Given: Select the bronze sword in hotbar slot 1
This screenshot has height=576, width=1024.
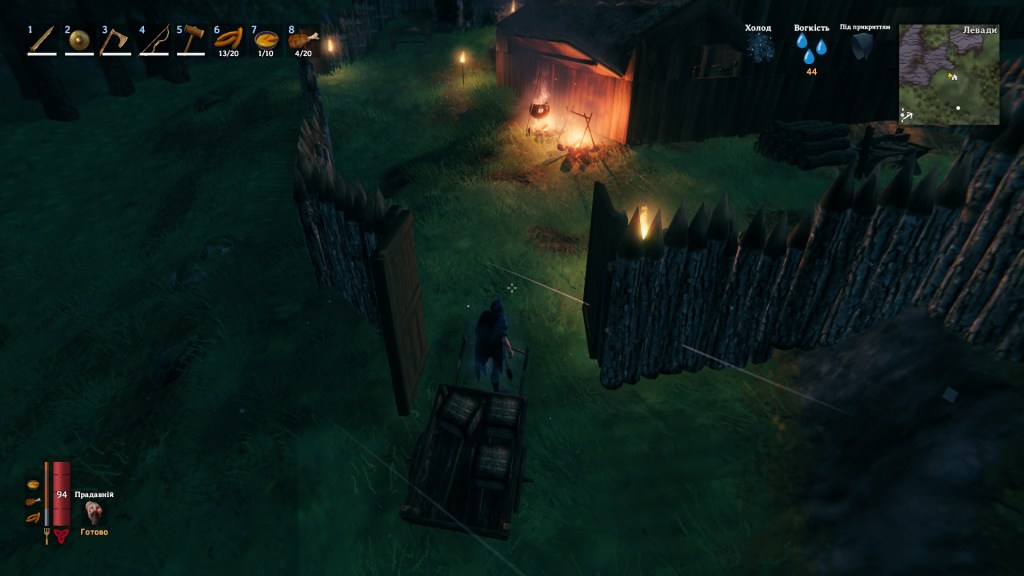Looking at the screenshot, I should coord(41,39).
